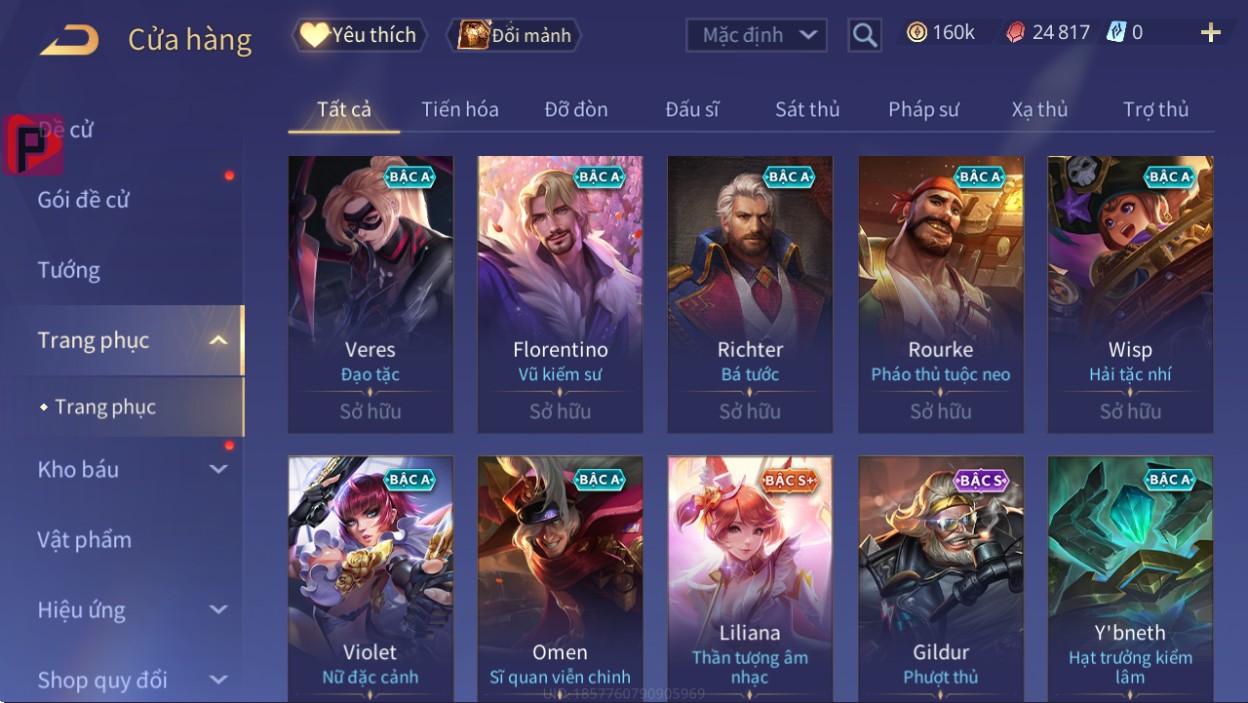The width and height of the screenshot is (1248, 703).
Task: Choose the Pháp sư tab
Action: pyautogui.click(x=923, y=109)
